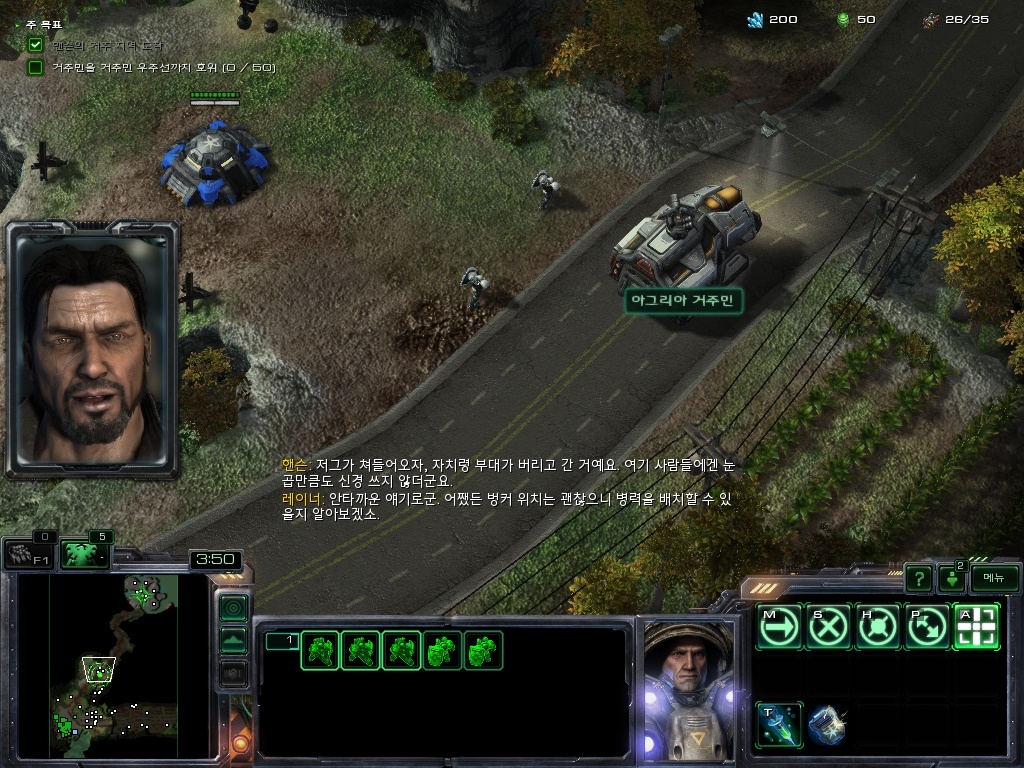The image size is (1024, 768).
Task: Select idle workers with the F1 button
Action: tap(27, 555)
